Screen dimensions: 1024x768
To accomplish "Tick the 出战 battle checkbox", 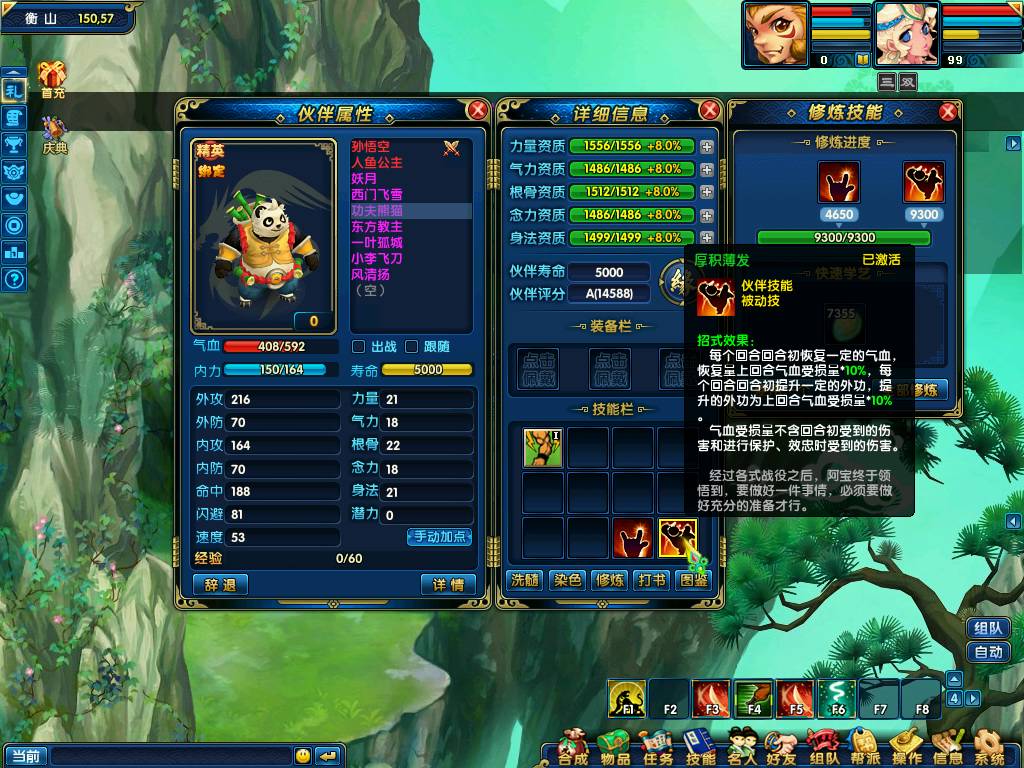I will (359, 347).
